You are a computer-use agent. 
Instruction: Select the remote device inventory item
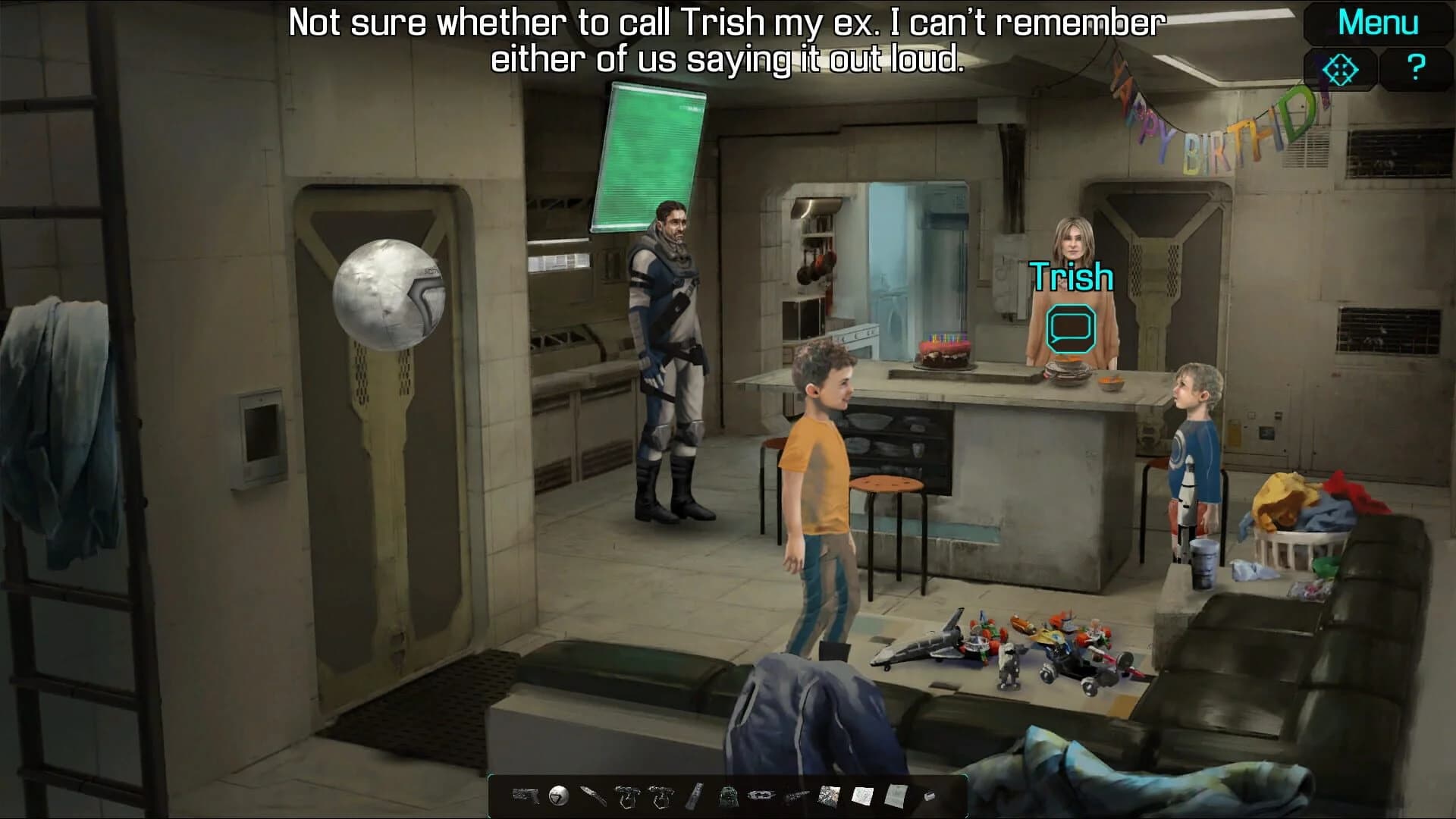pos(695,798)
